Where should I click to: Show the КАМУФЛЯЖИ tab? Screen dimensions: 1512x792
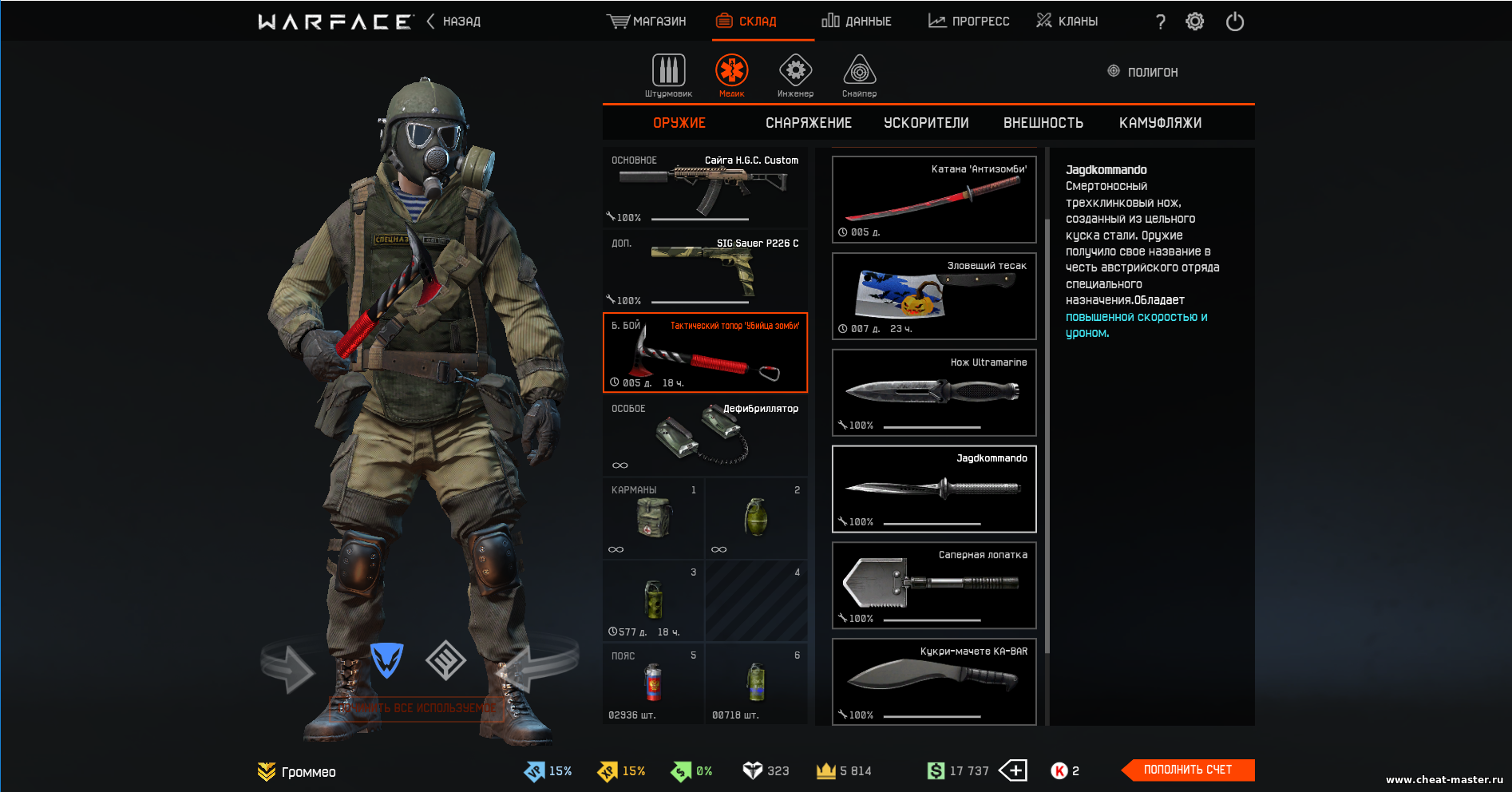(1160, 123)
